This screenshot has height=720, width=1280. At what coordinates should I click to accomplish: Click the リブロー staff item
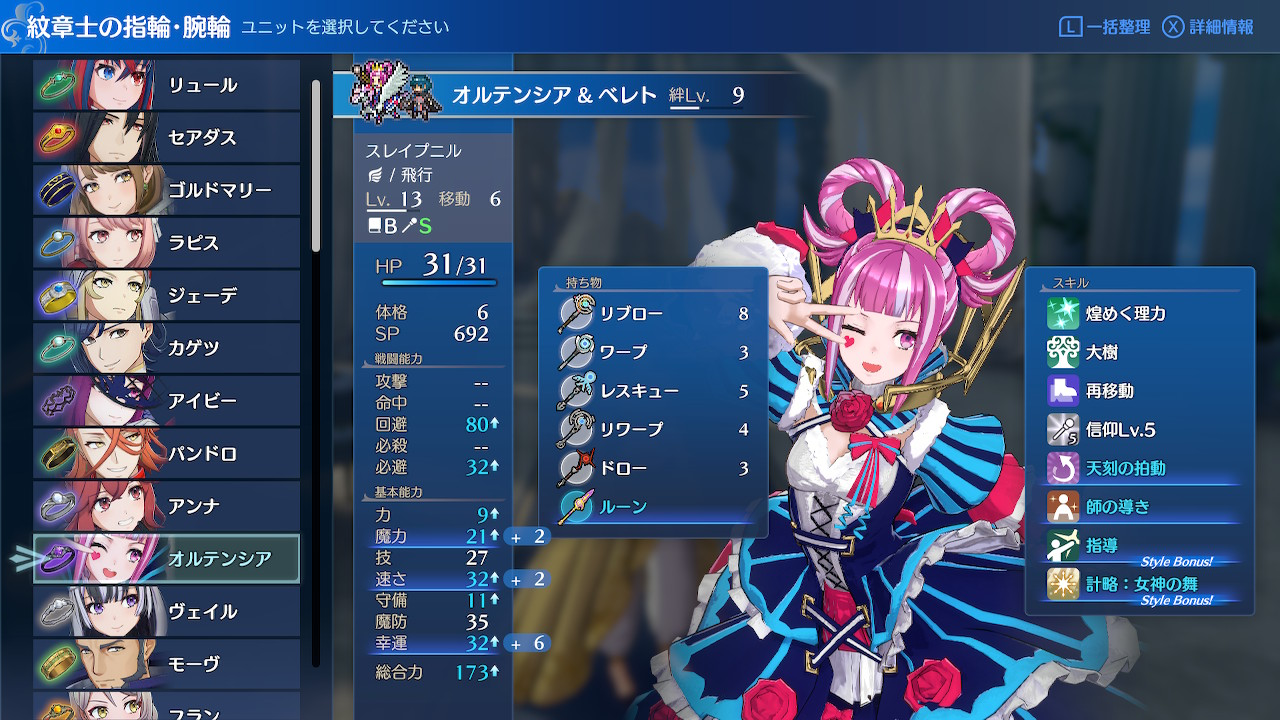click(x=653, y=314)
